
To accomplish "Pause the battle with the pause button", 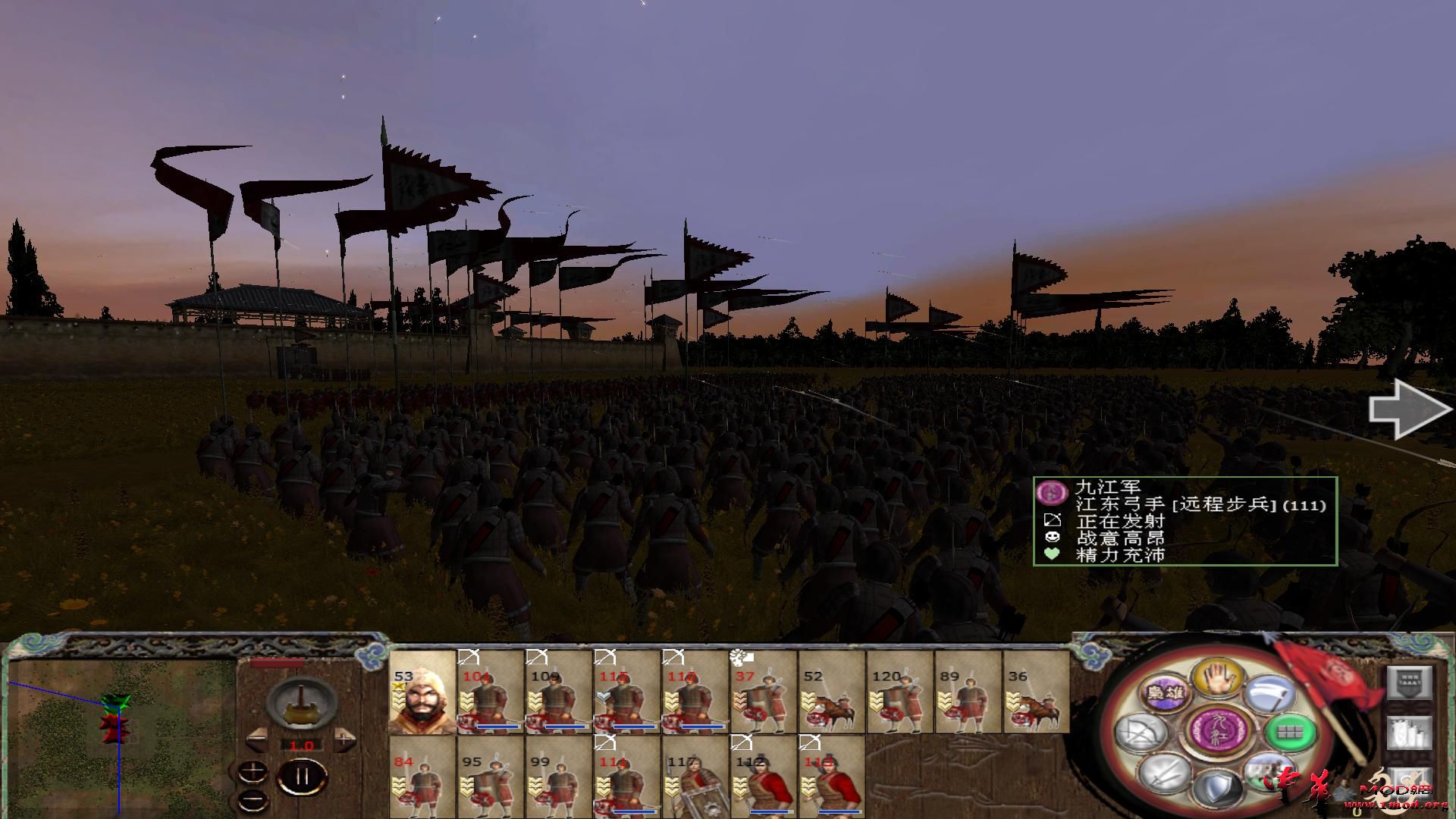I will 302,775.
